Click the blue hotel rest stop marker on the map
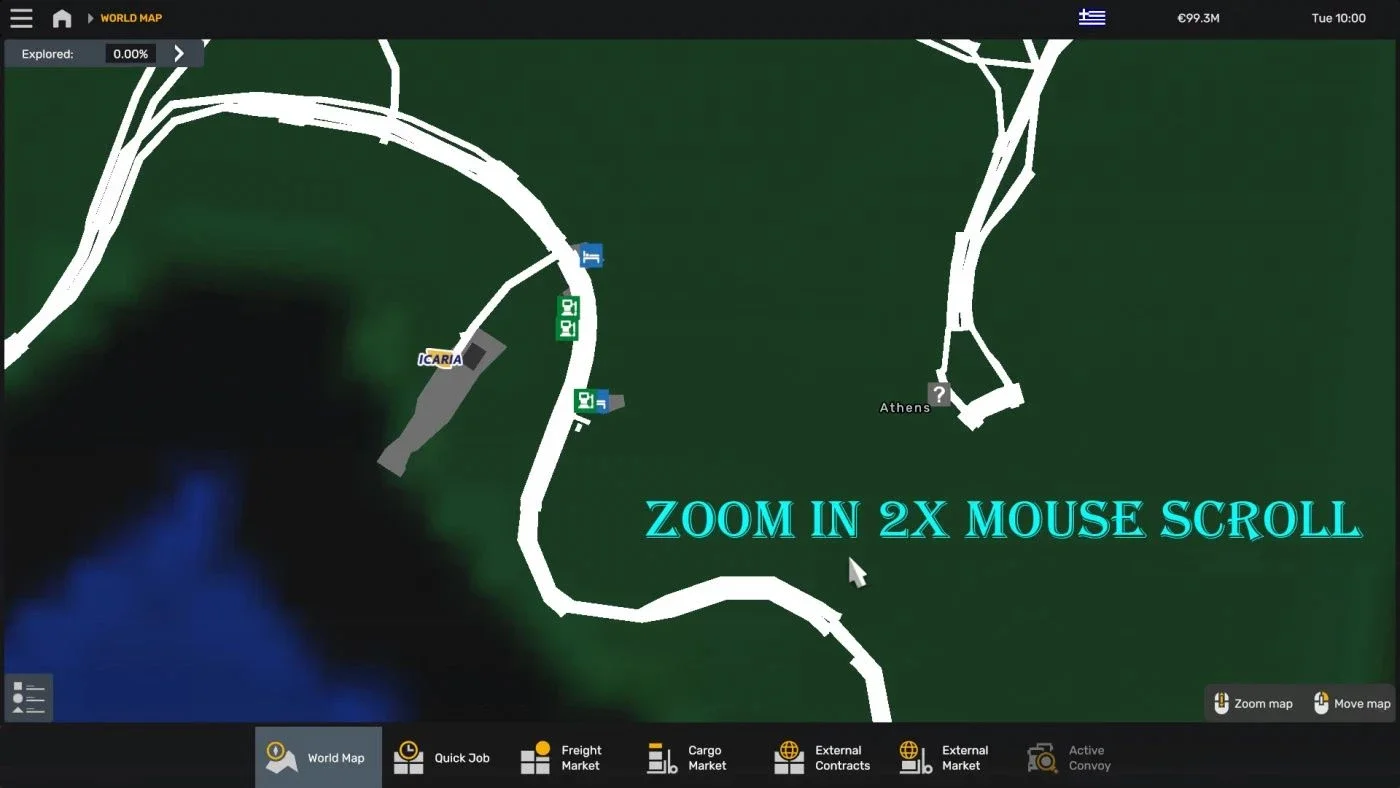Screen dimensions: 1400x788 point(589,255)
